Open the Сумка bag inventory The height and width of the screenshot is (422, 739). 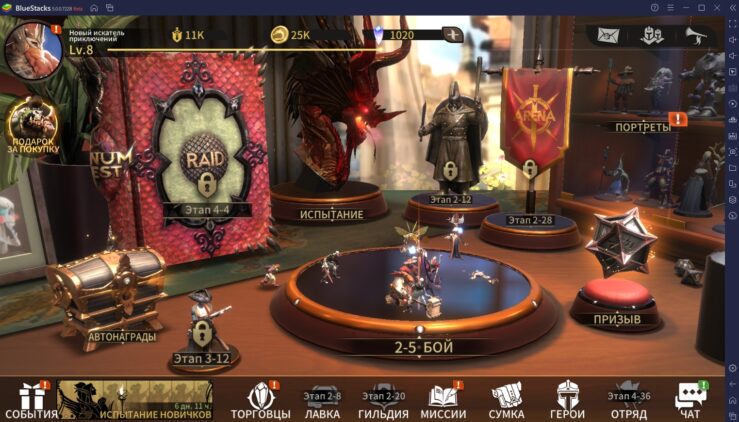(506, 399)
